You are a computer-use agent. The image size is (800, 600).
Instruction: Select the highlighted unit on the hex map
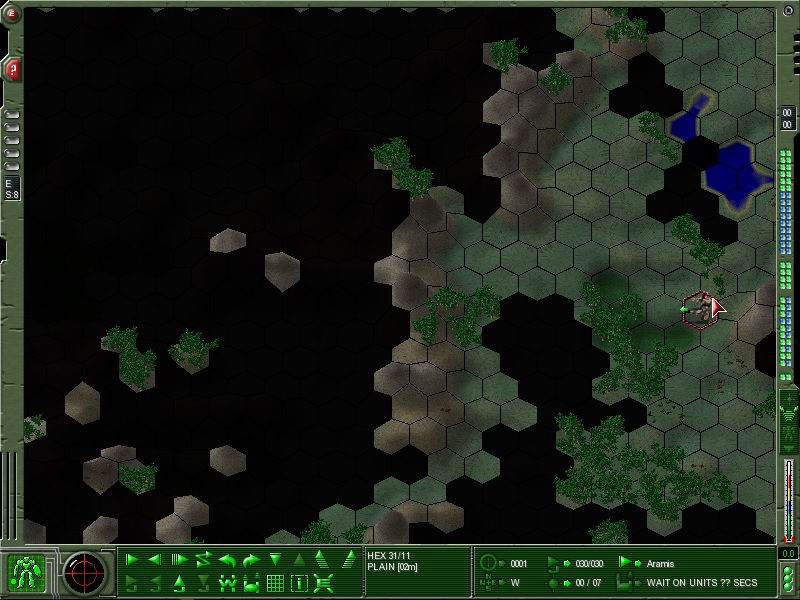click(698, 308)
